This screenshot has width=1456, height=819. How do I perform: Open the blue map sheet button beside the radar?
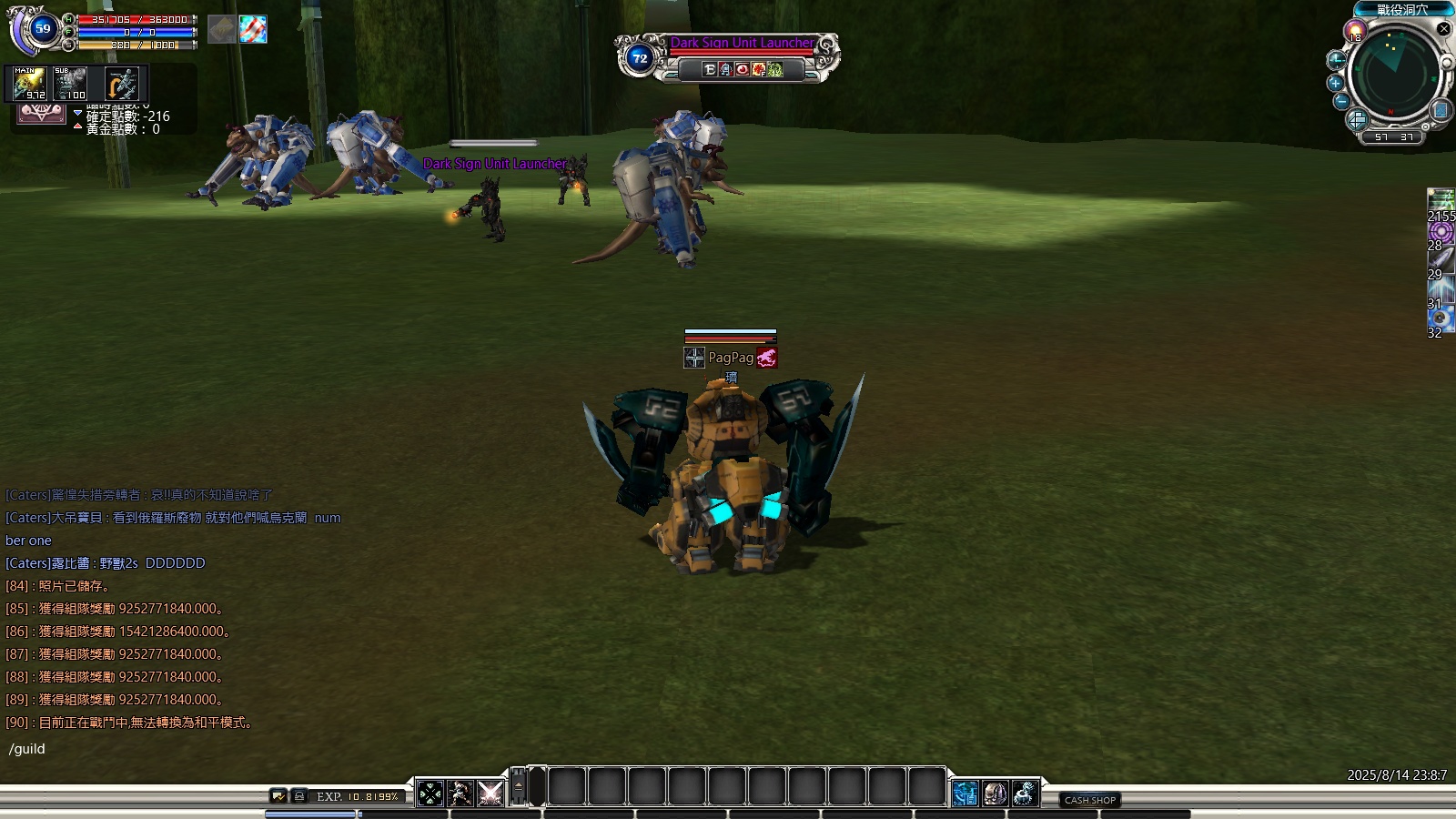coord(1441,110)
